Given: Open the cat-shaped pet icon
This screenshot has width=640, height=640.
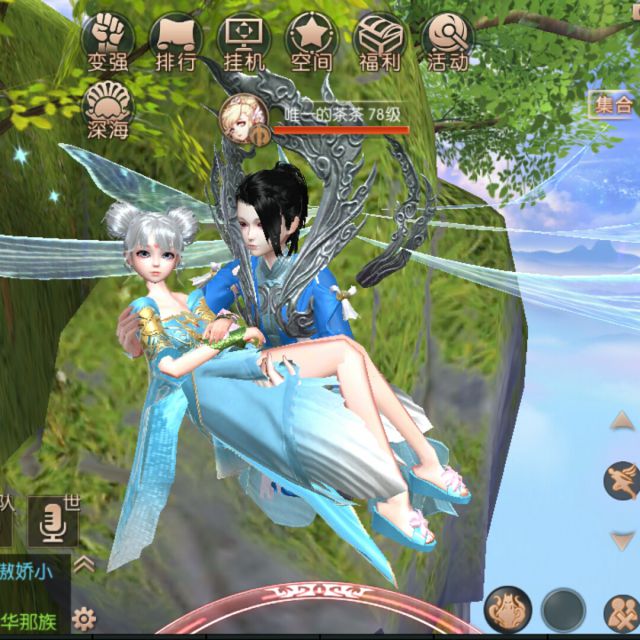Looking at the screenshot, I should [x=506, y=609].
